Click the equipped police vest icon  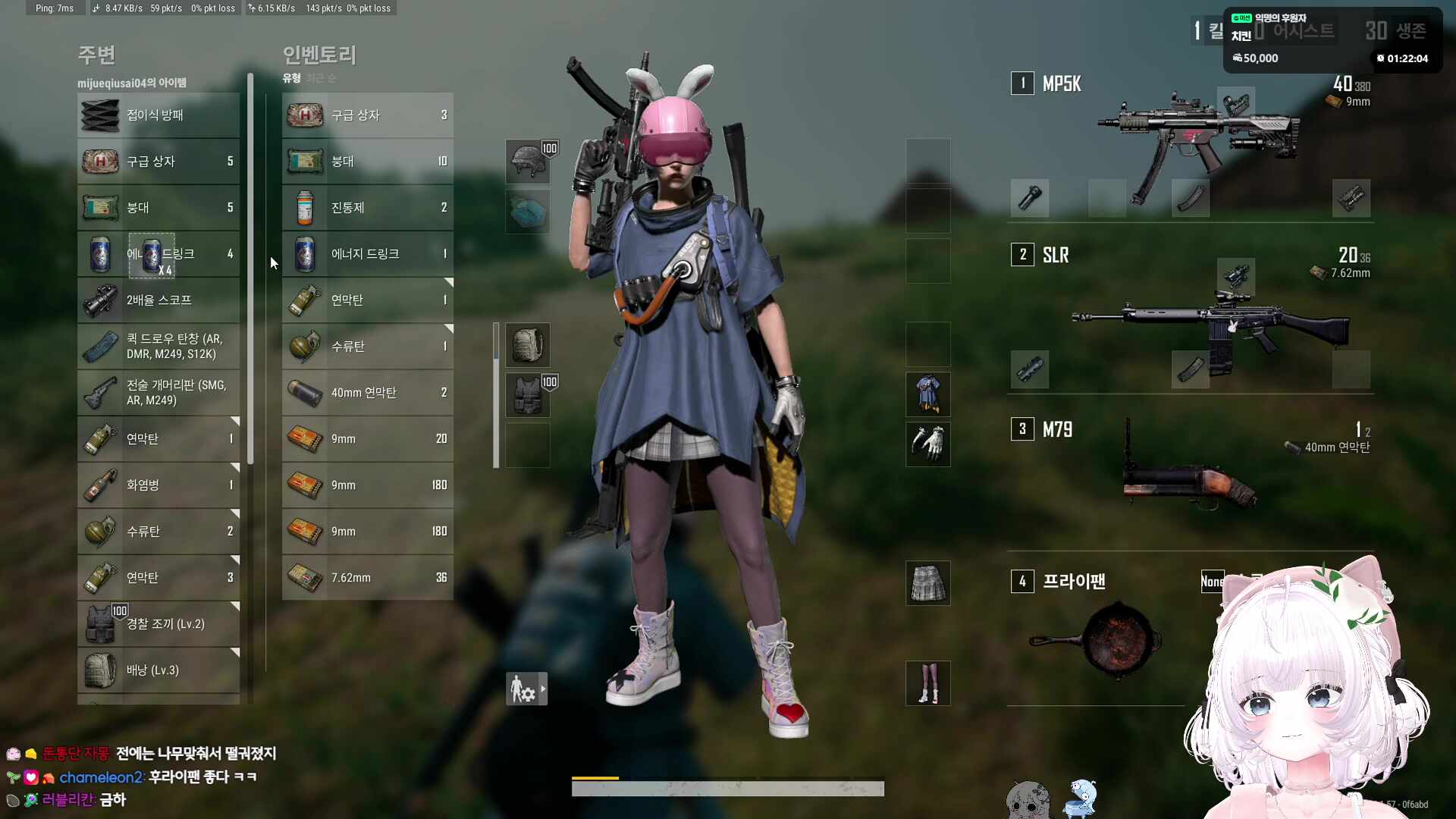(x=528, y=394)
